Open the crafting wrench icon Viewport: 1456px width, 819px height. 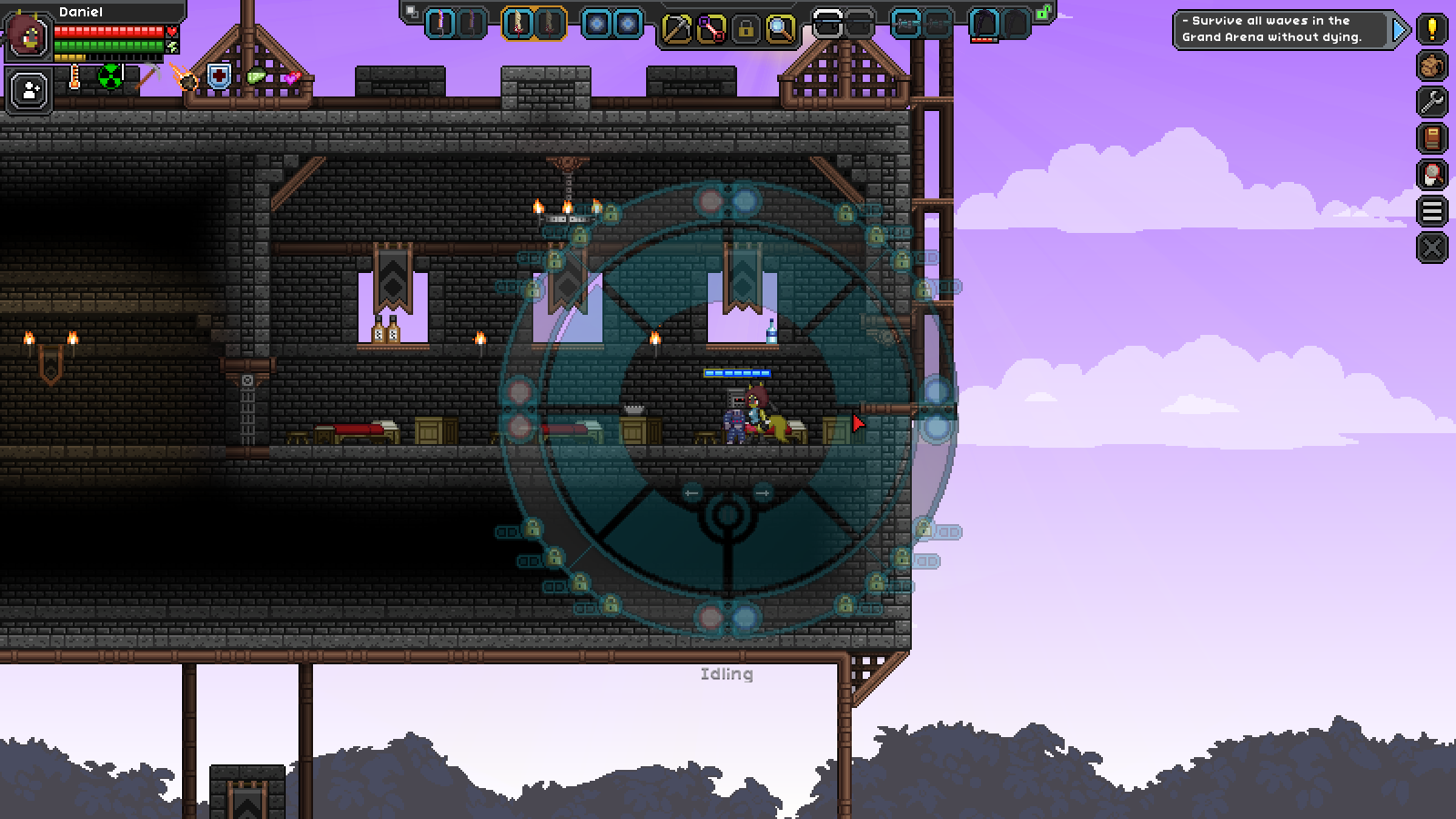pos(1431,102)
